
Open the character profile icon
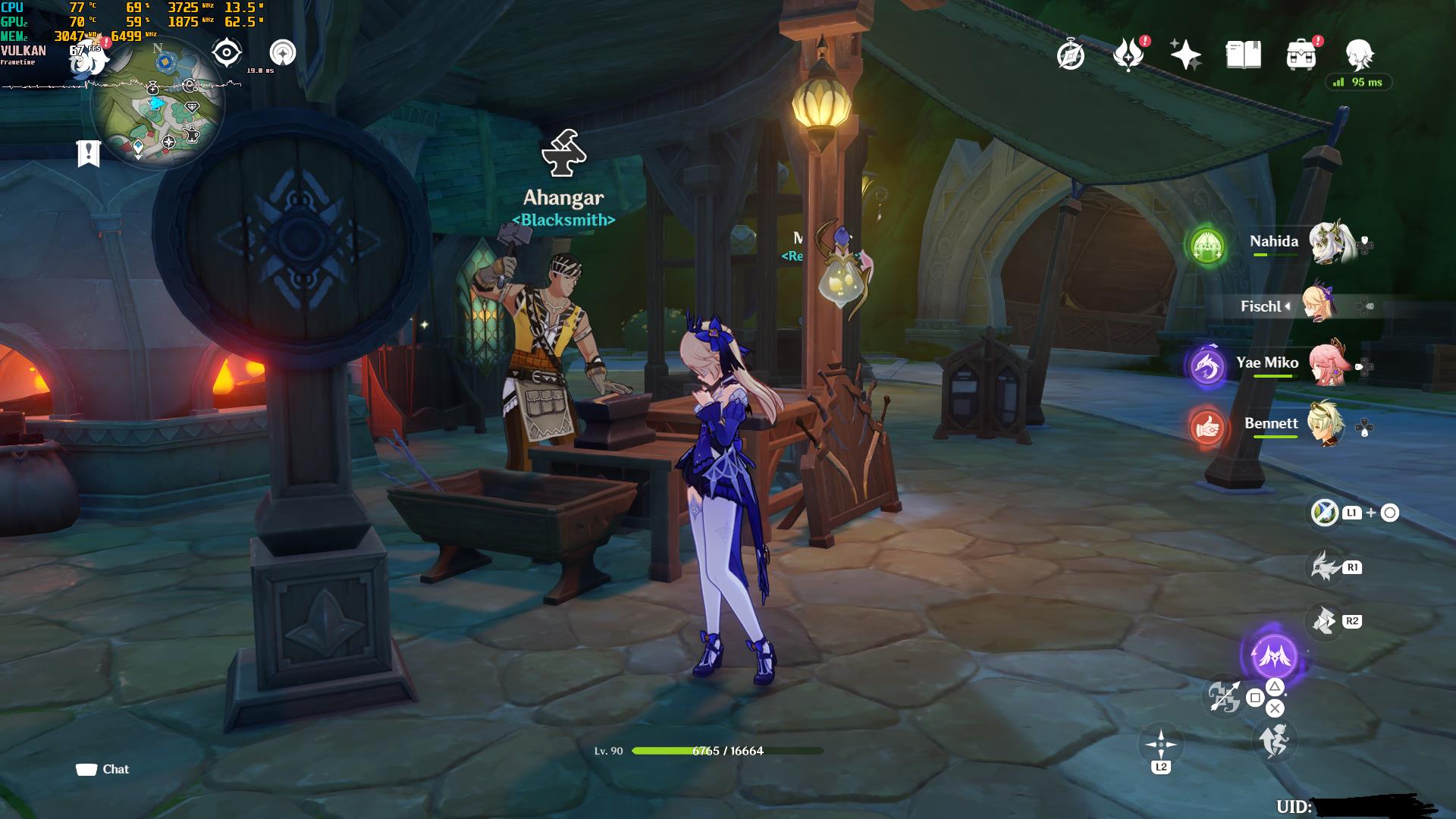pos(1359,55)
